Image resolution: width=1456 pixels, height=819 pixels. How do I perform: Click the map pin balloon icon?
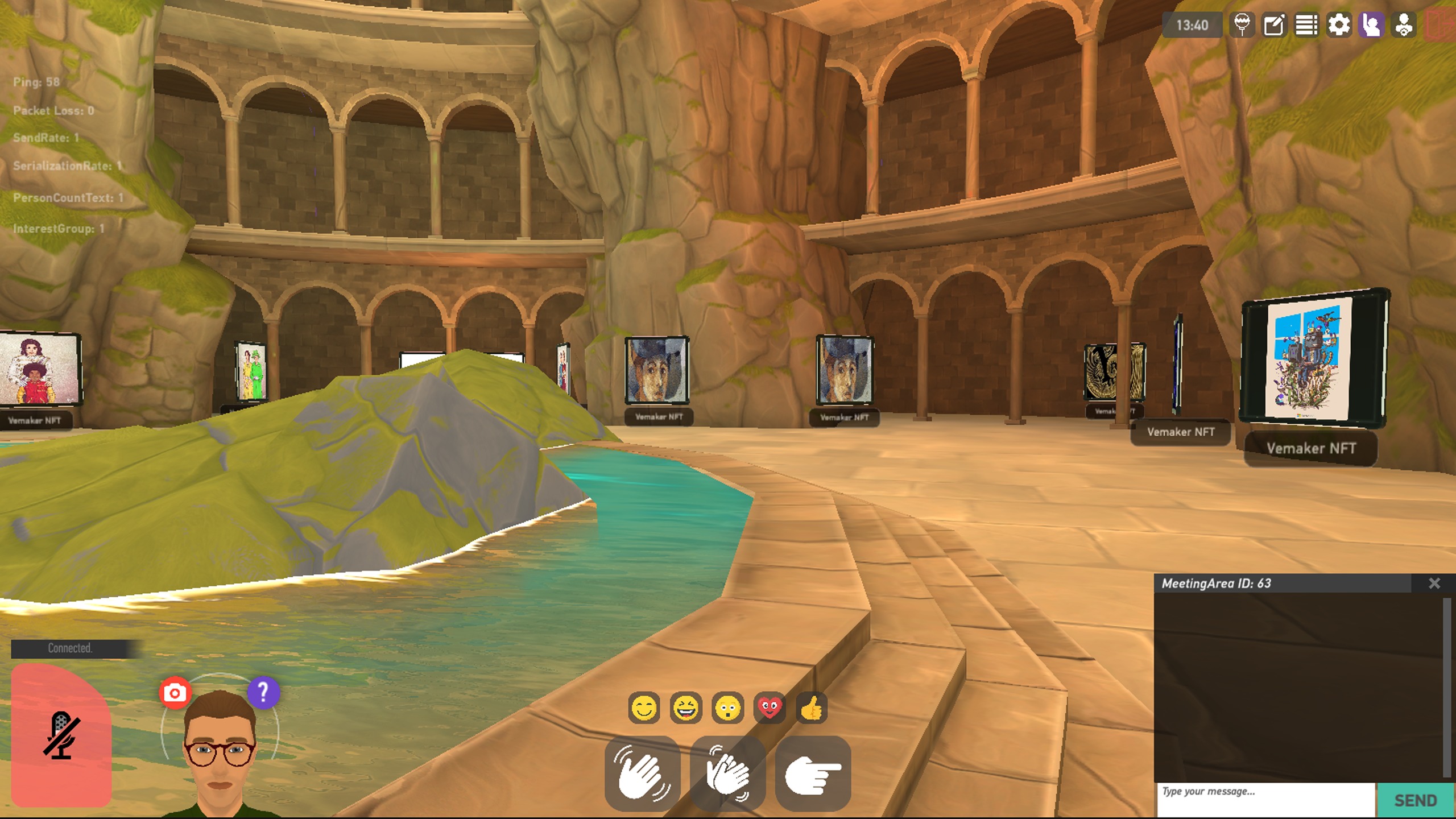1242,26
